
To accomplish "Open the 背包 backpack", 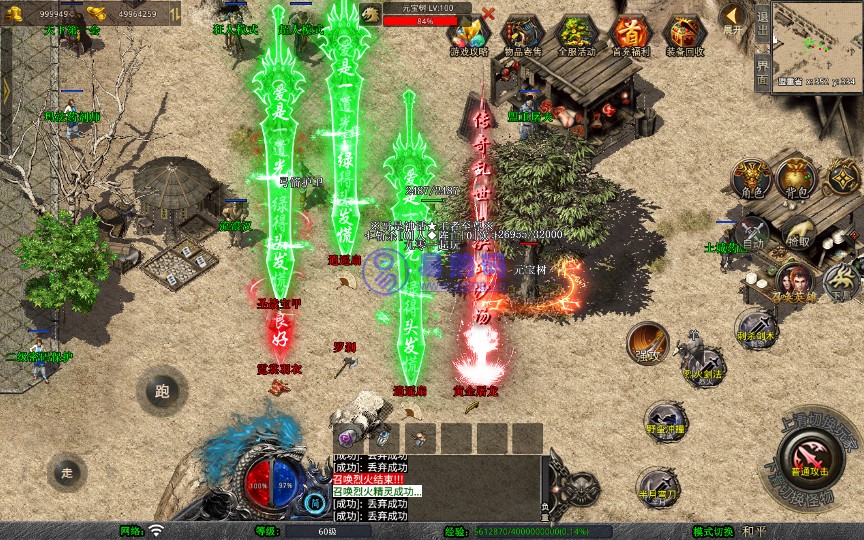I will [x=796, y=178].
